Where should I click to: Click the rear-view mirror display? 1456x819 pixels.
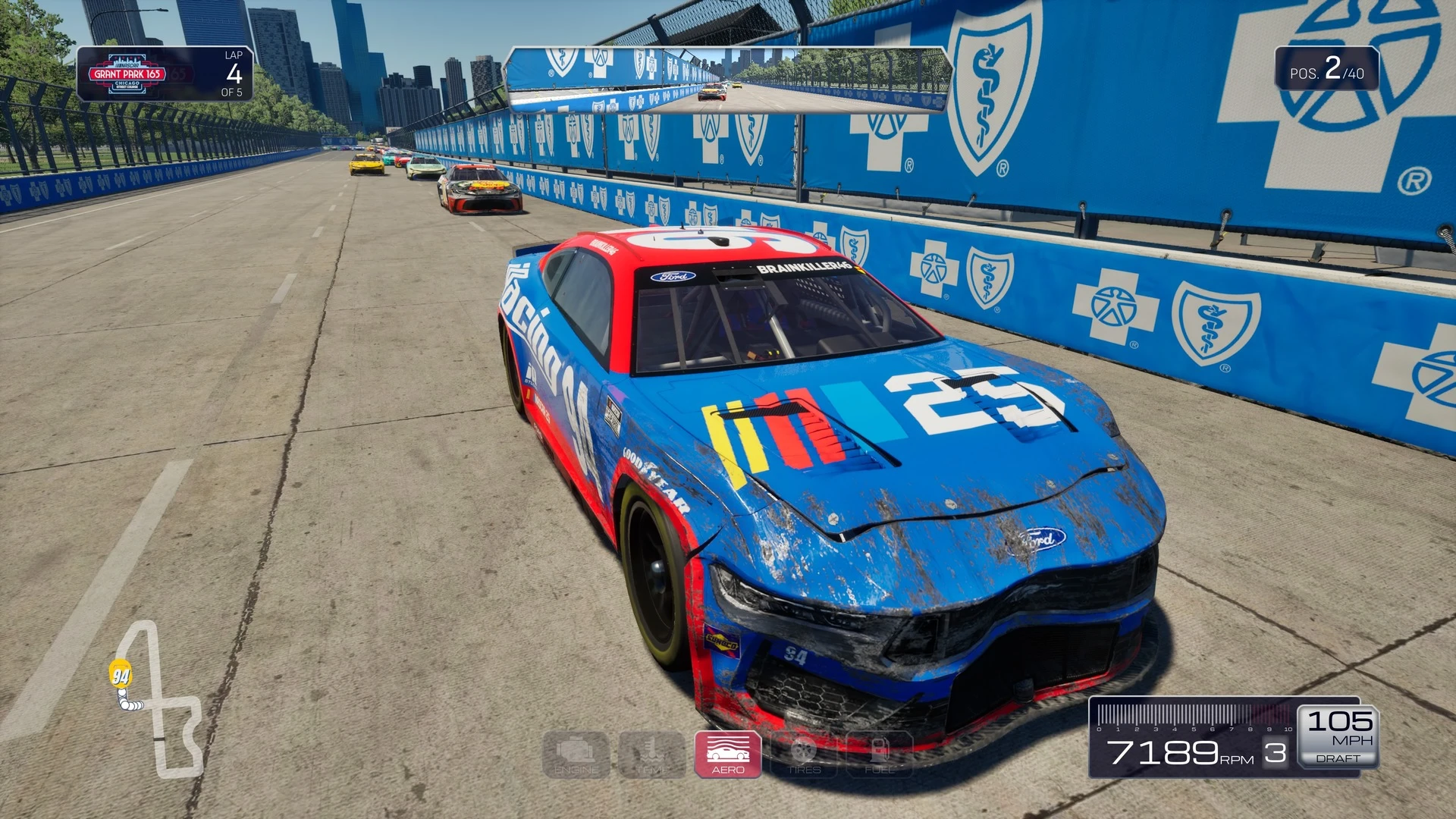coord(728,80)
